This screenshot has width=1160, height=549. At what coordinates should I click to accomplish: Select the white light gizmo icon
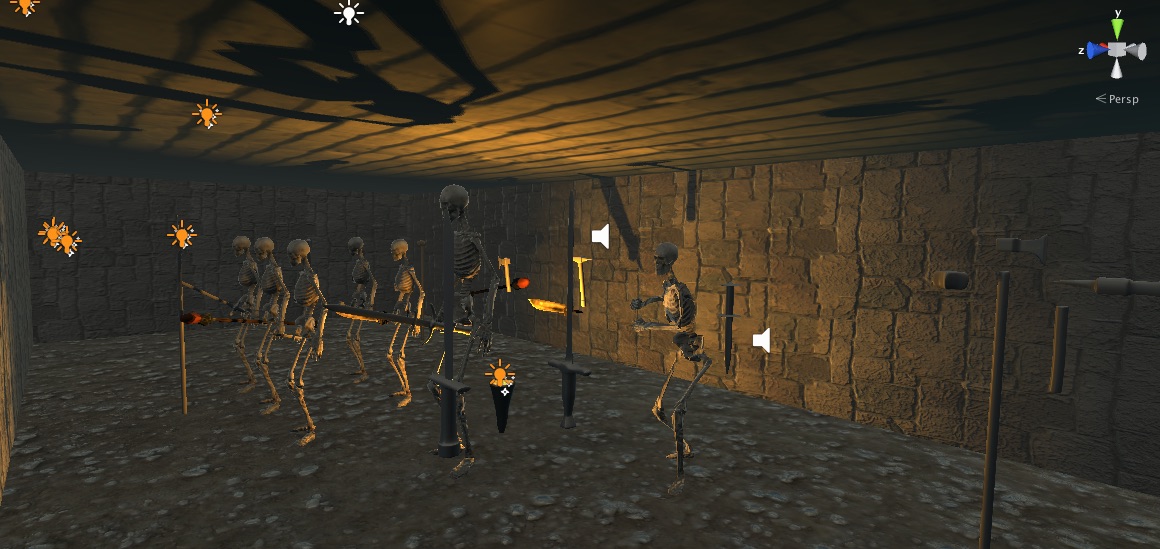tap(348, 13)
